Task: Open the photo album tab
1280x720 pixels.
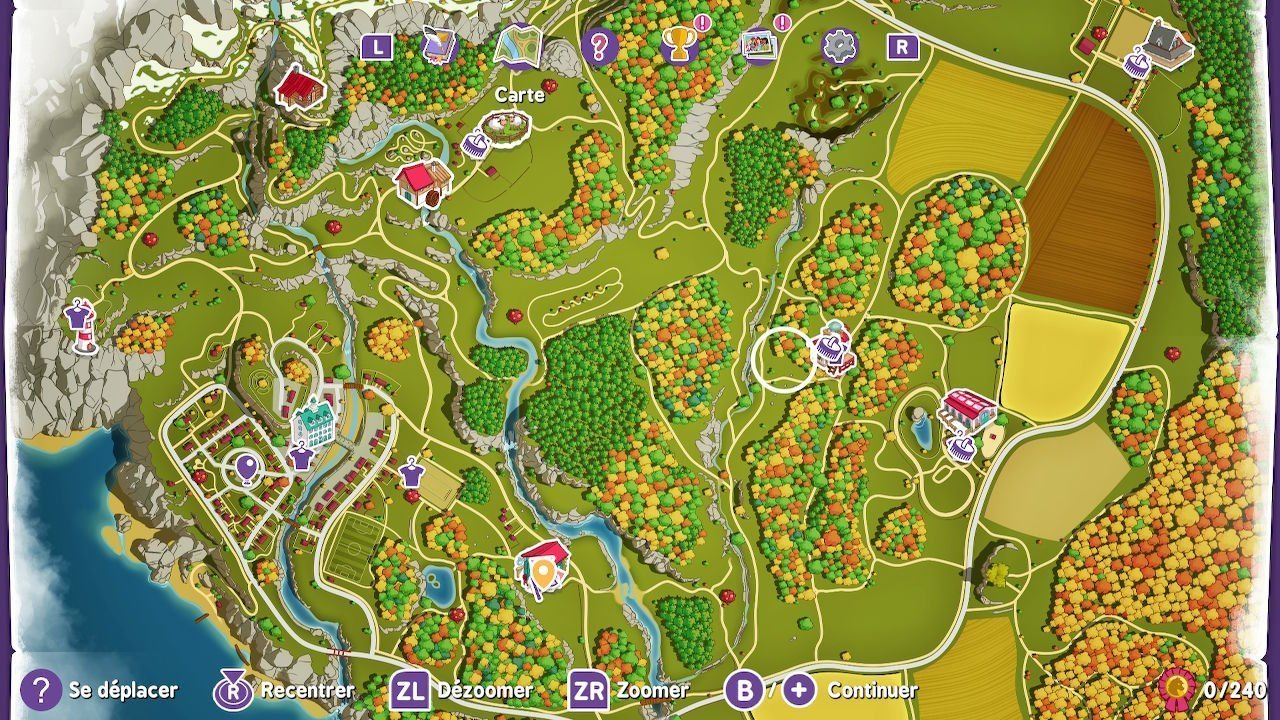Action: click(x=760, y=46)
